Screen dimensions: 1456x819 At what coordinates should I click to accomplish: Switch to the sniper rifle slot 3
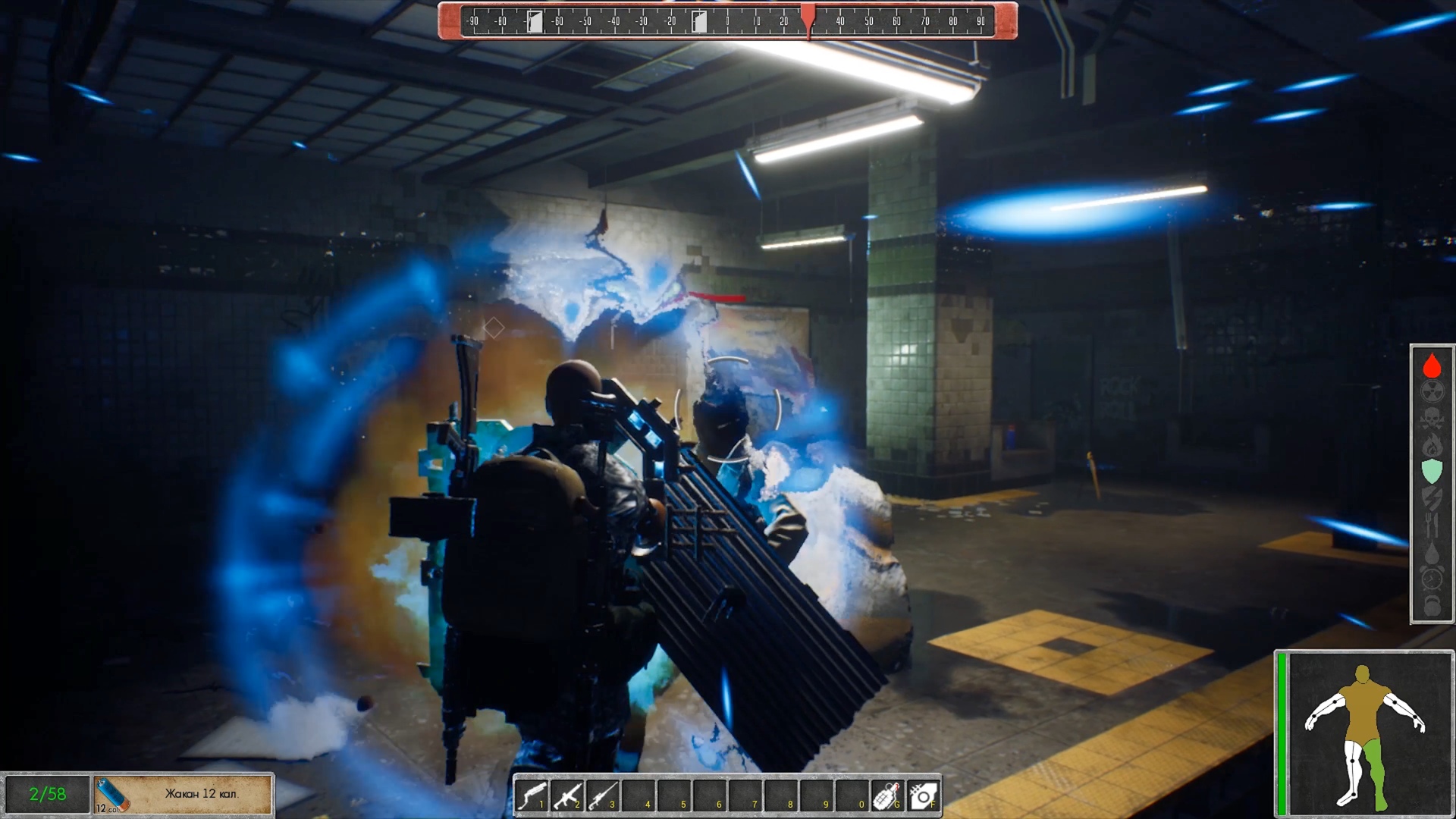(x=603, y=796)
